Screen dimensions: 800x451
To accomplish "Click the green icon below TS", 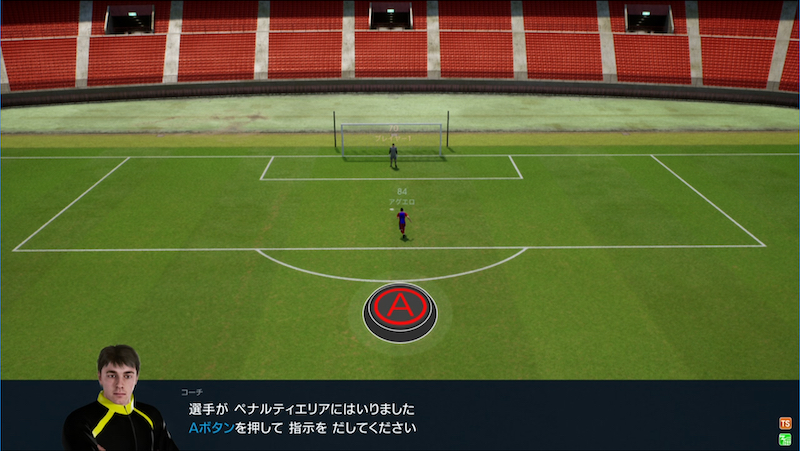I will coord(785,439).
